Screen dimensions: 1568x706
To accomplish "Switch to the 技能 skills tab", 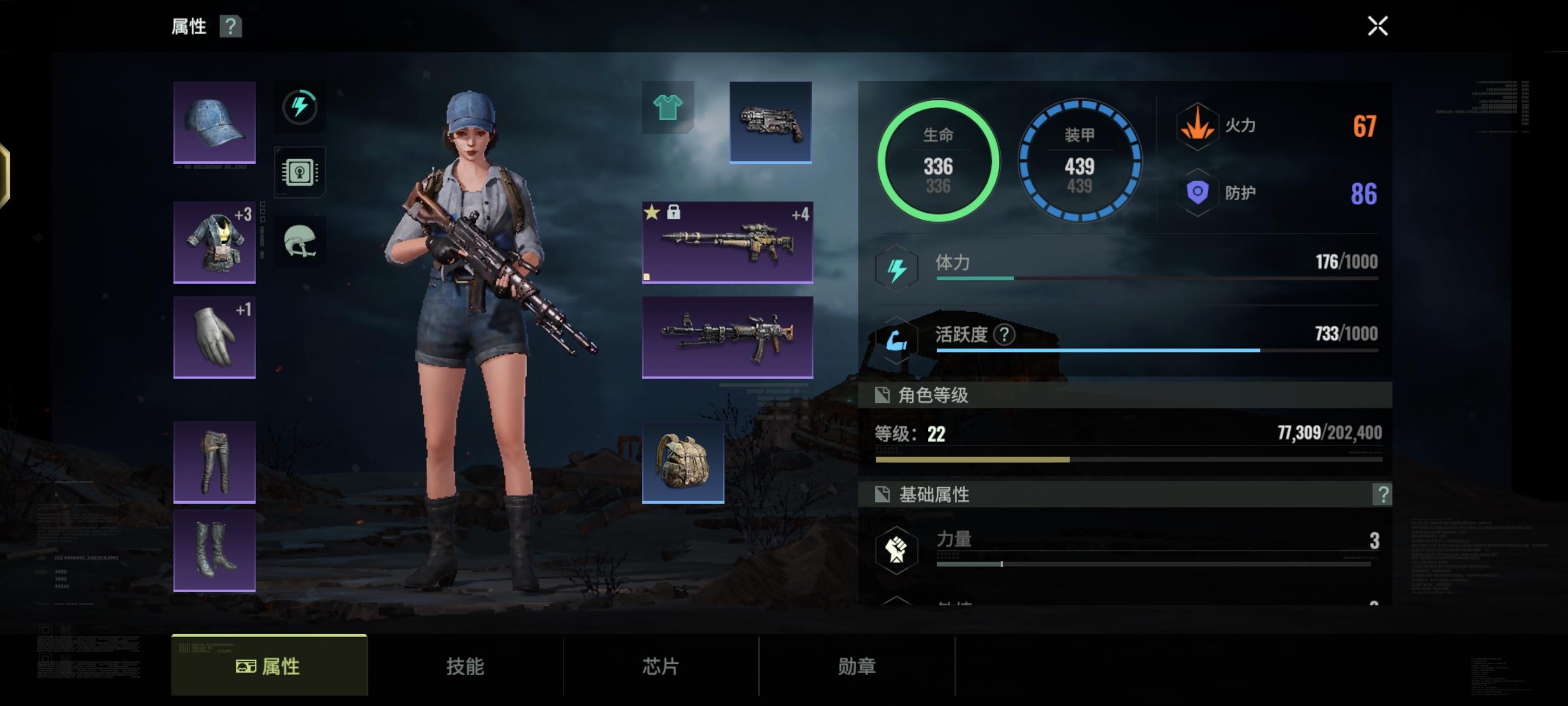I will coord(465,666).
